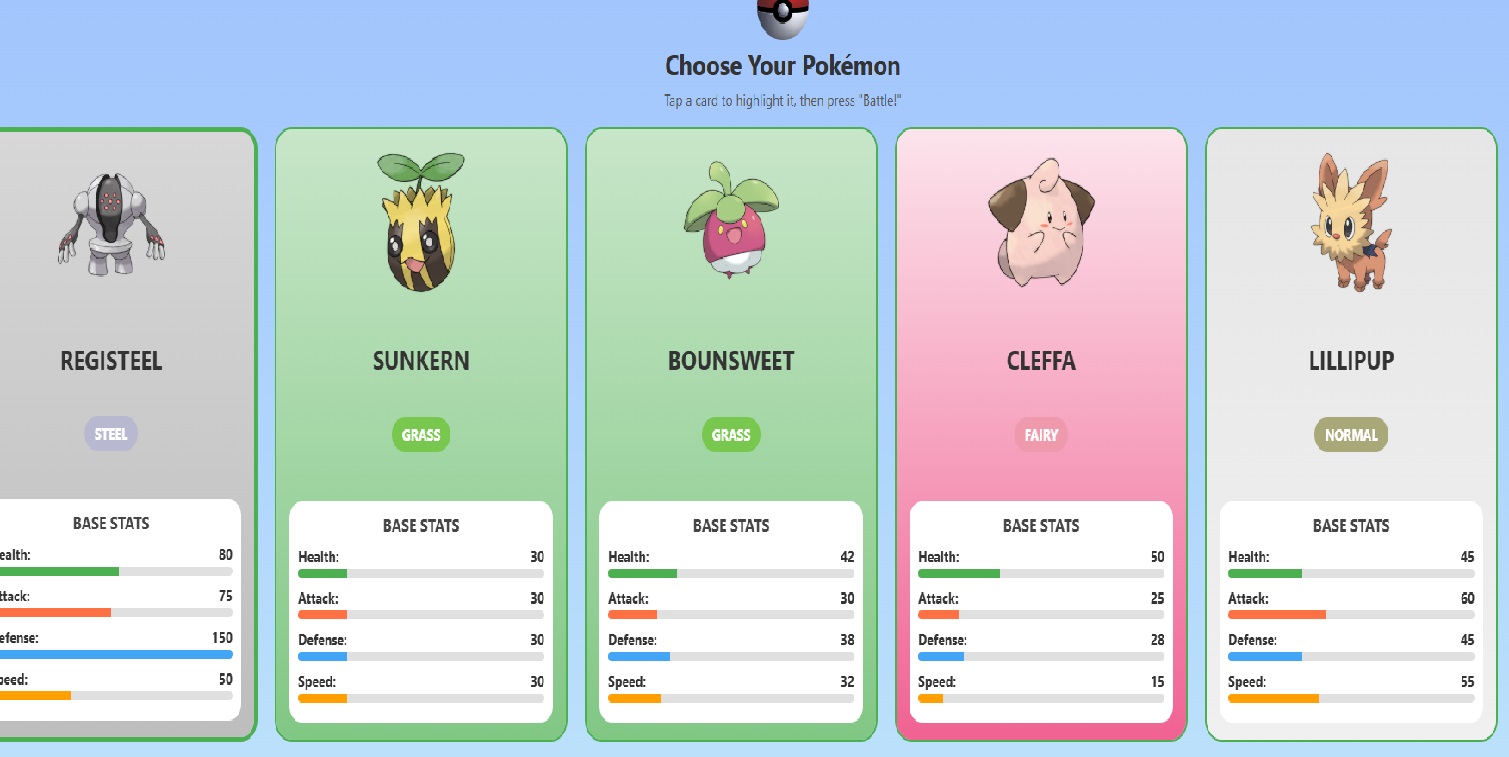The width and height of the screenshot is (1509, 757).
Task: Click the Cleffa sprite image
Action: (1040, 220)
